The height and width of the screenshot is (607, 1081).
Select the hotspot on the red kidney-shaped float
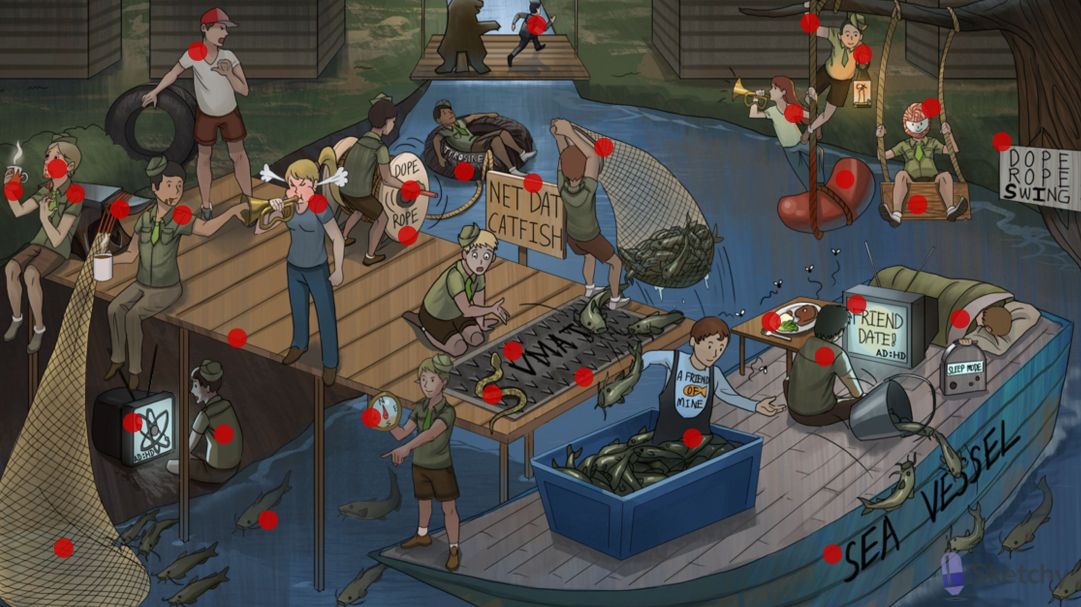[x=845, y=179]
